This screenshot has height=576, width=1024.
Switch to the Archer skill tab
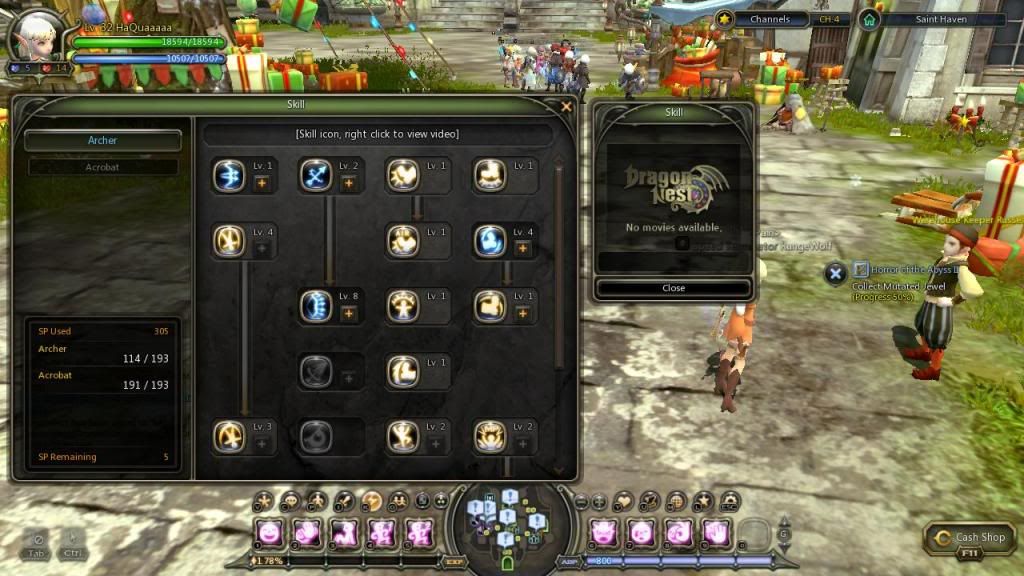point(103,141)
